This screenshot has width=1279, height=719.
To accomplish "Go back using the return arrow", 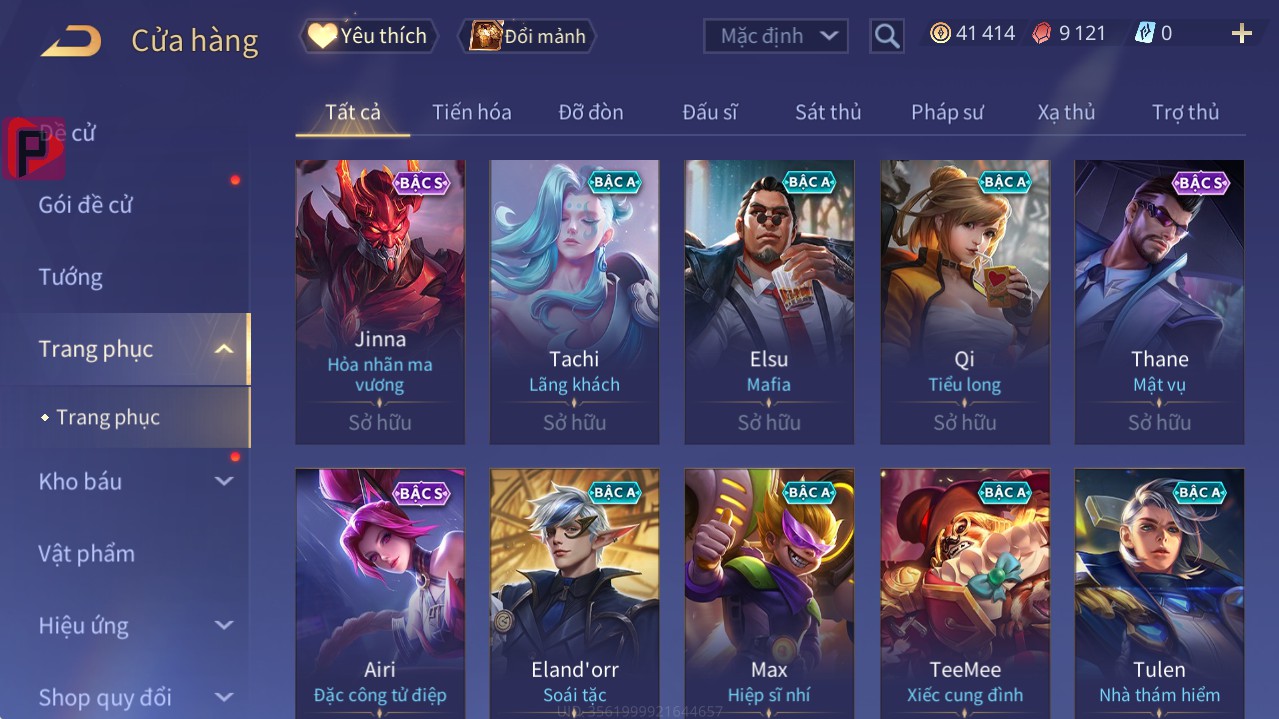I will point(71,41).
